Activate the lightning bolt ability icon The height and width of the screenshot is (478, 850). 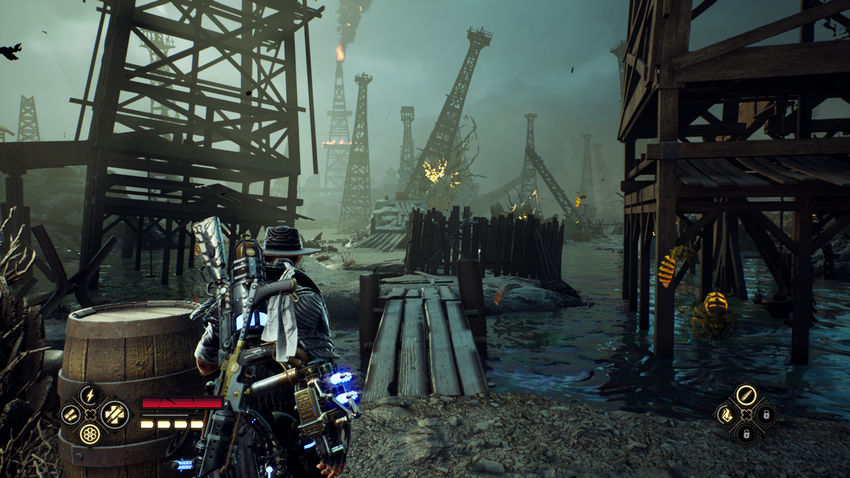tap(90, 394)
